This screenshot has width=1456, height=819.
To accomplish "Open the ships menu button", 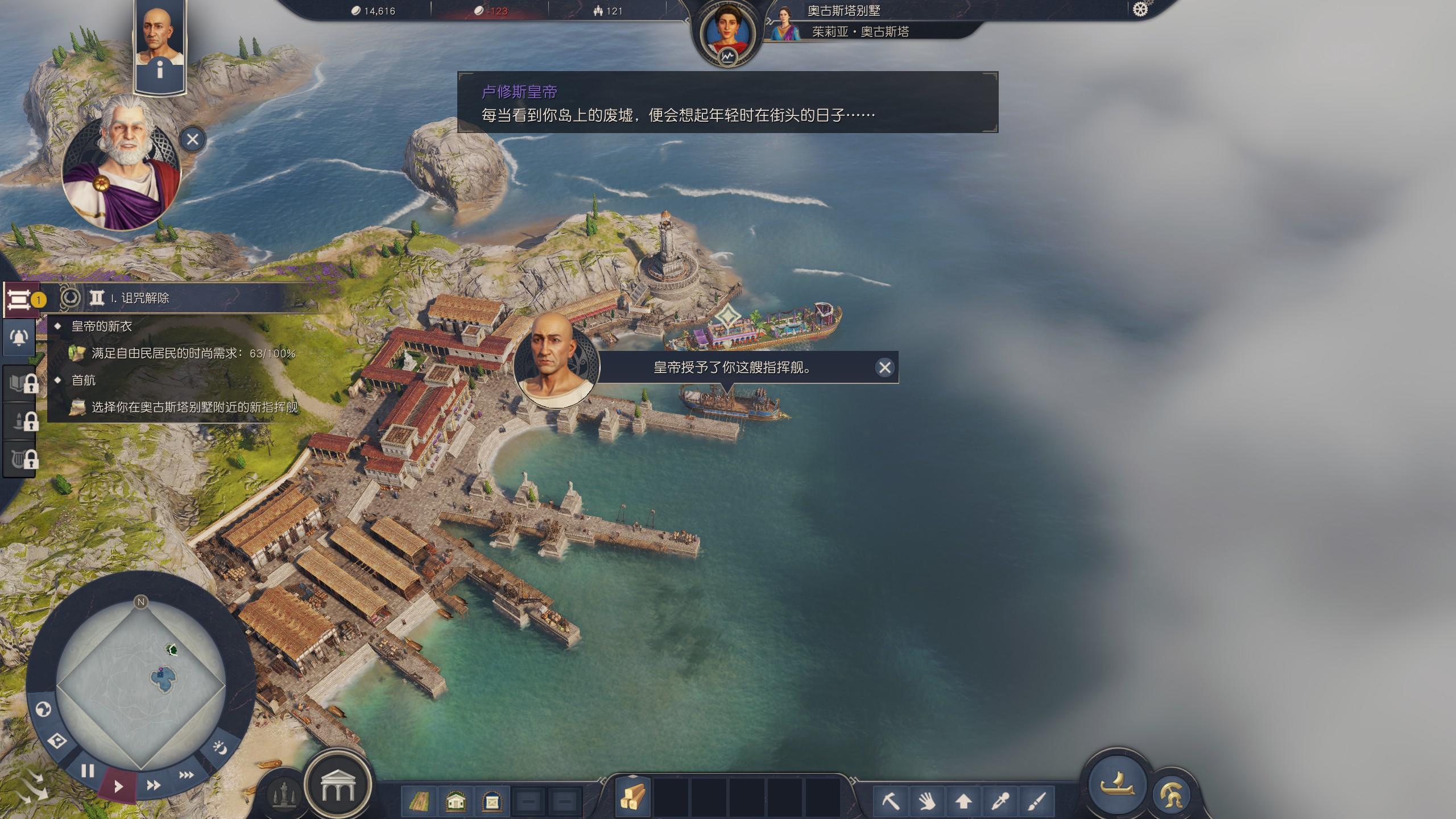I will [x=1117, y=784].
